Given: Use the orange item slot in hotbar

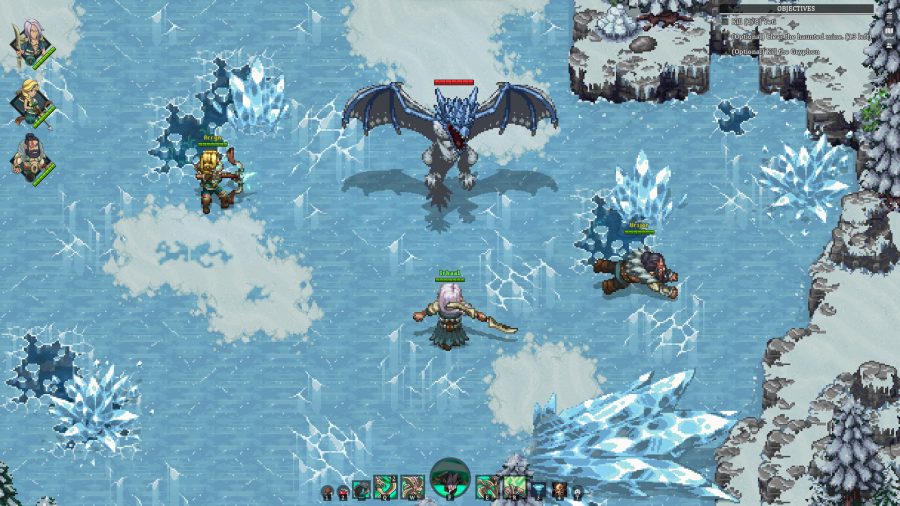Looking at the screenshot, I should 558,490.
